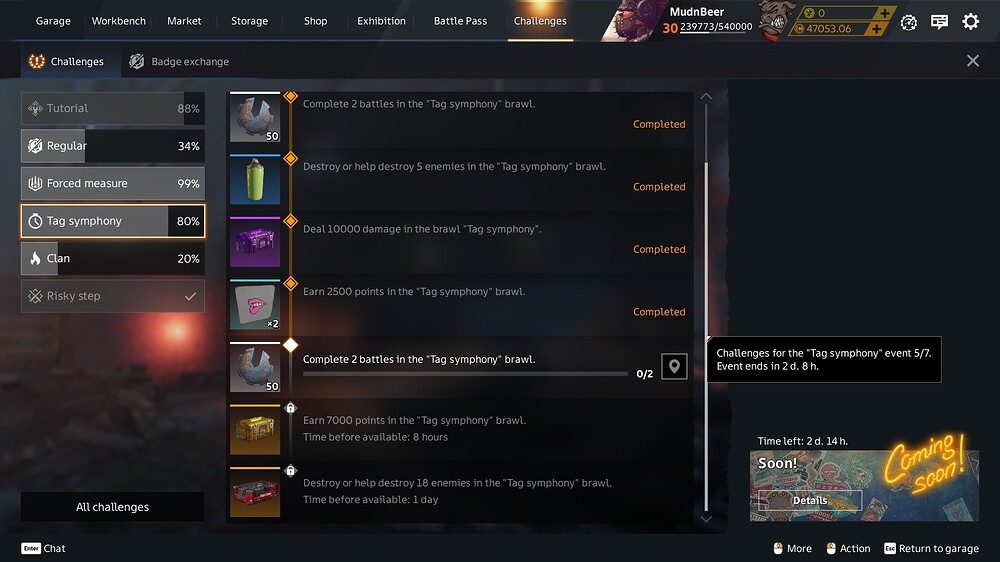Switch to the Battle Pass tab
This screenshot has width=1000, height=562.
point(460,21)
